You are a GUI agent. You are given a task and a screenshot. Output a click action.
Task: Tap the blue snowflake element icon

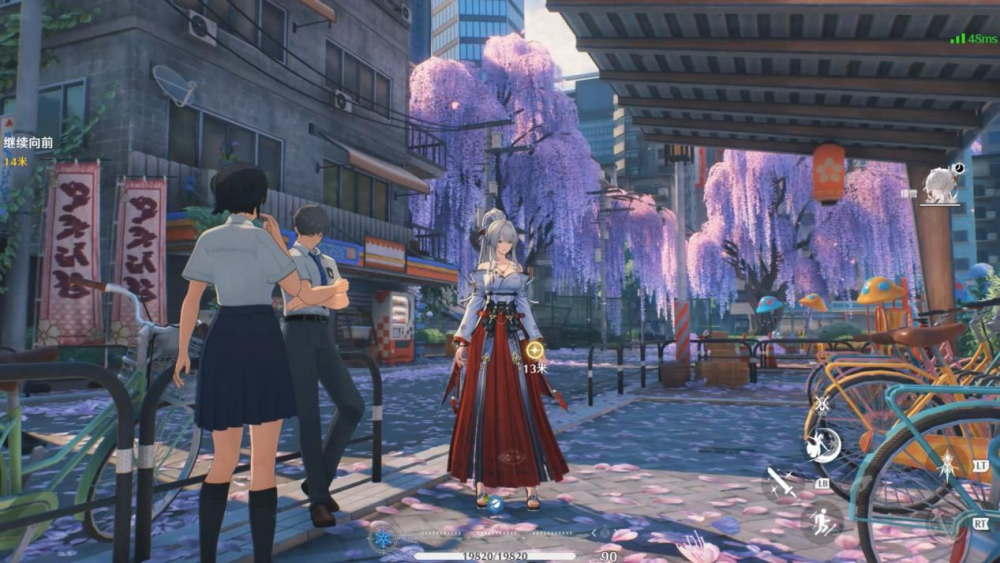[x=383, y=539]
